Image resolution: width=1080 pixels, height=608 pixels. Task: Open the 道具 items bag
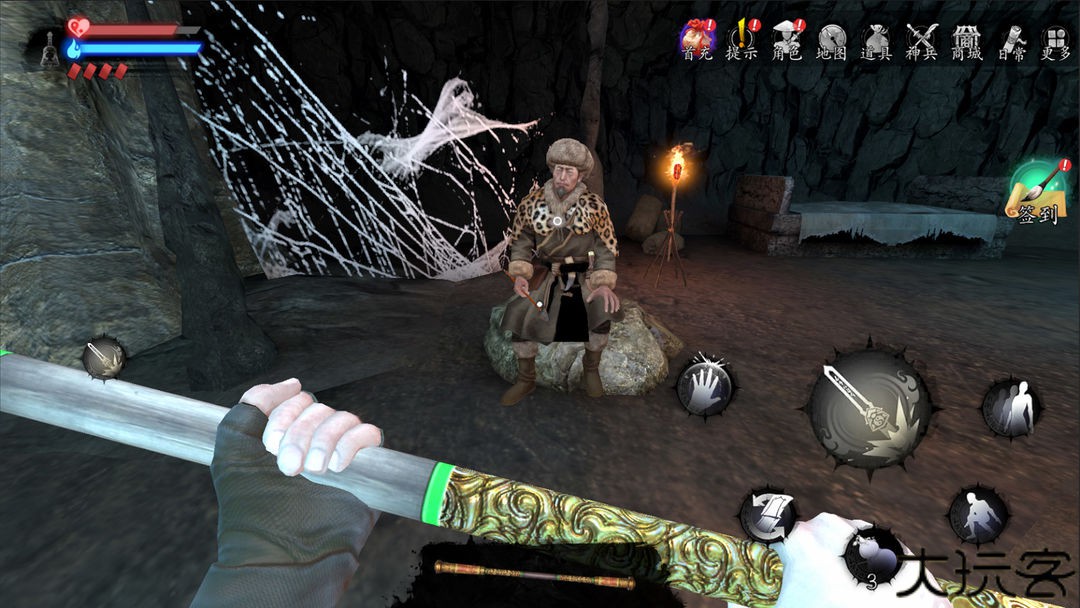876,40
